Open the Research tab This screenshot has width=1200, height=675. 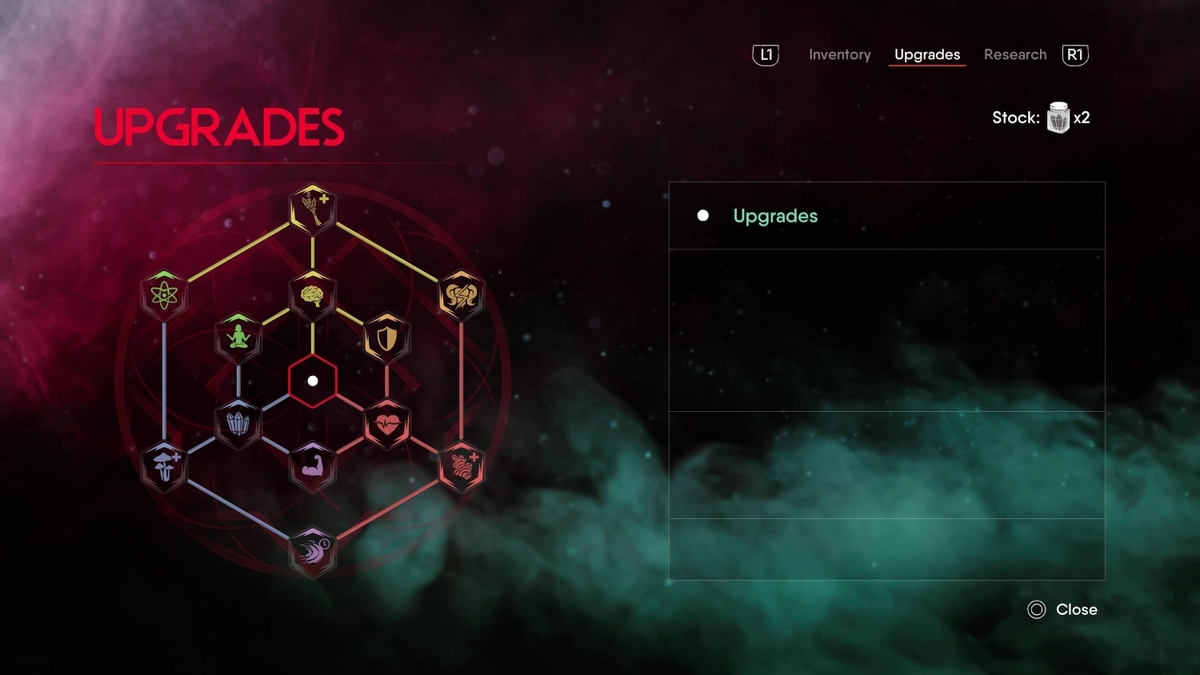click(x=1014, y=55)
